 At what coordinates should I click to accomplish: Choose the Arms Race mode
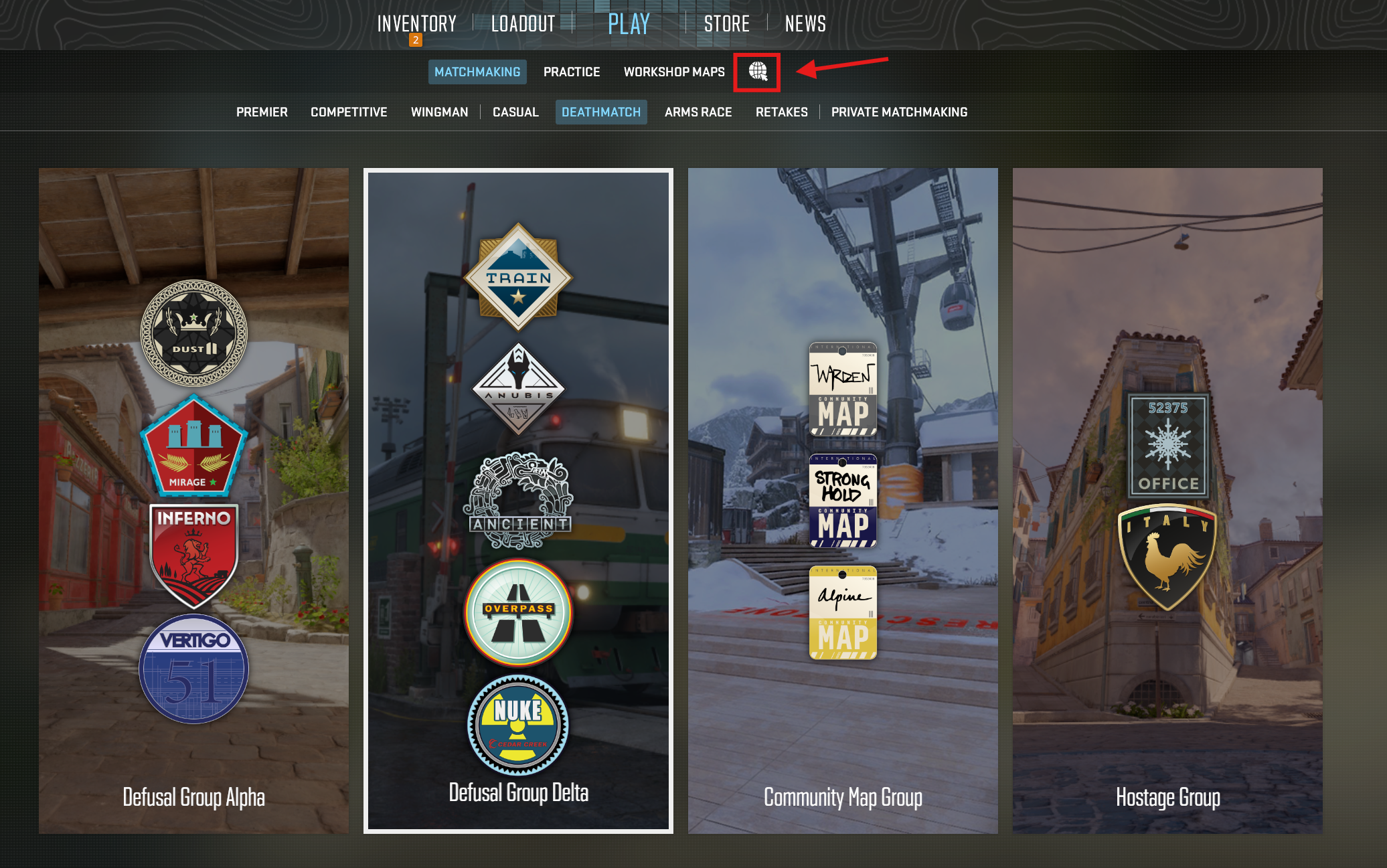(x=698, y=112)
